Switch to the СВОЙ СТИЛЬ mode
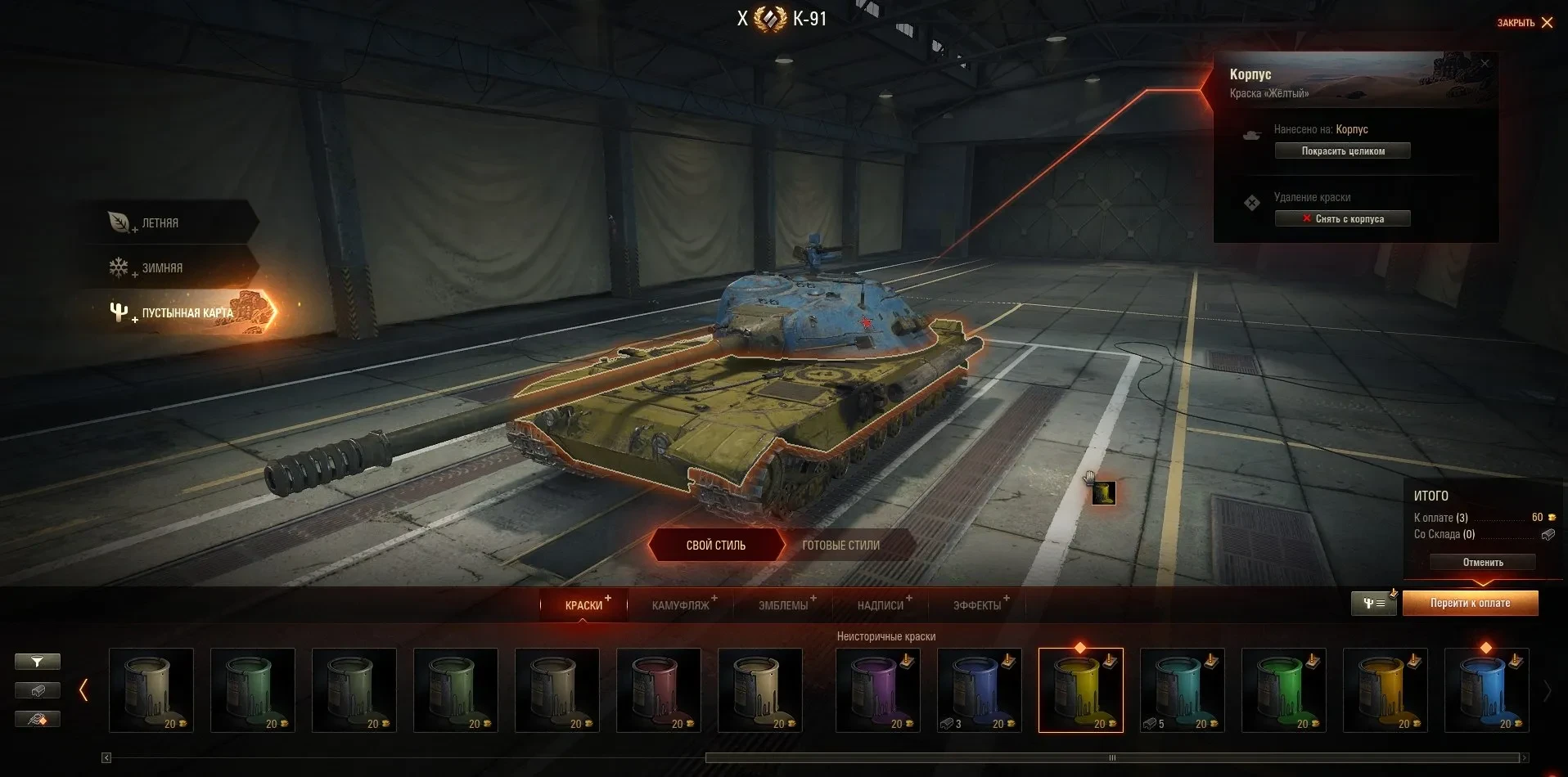The image size is (1568, 777). tap(715, 545)
